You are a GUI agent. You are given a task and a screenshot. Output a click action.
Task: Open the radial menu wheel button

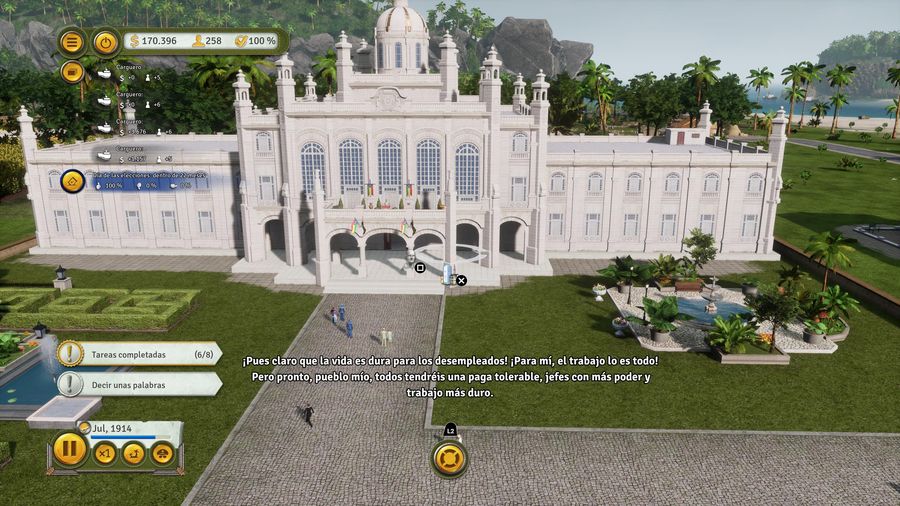pos(450,458)
